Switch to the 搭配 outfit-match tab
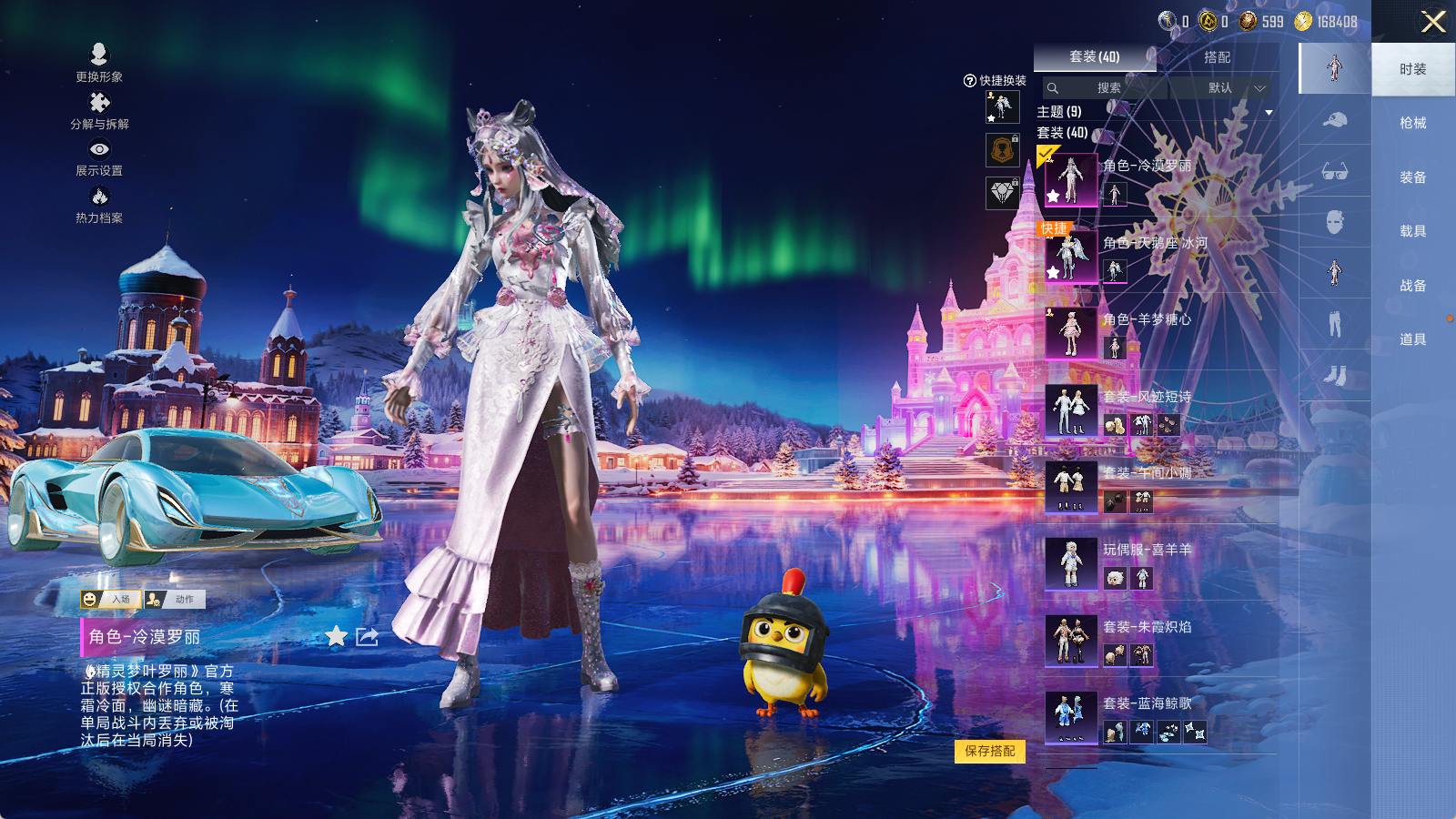1456x819 pixels. [1217, 57]
